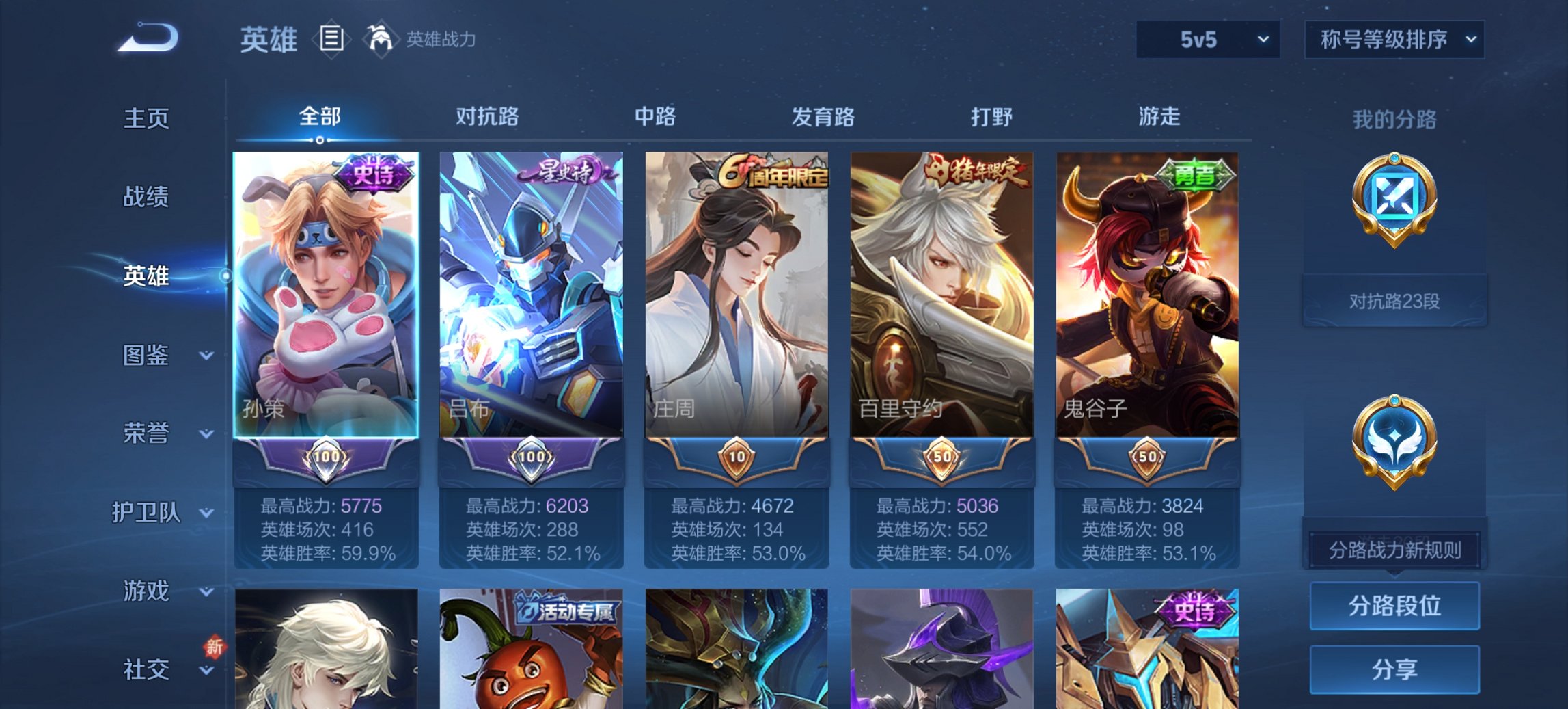Click the 分路段位 button
This screenshot has height=709, width=1568.
(x=1394, y=606)
